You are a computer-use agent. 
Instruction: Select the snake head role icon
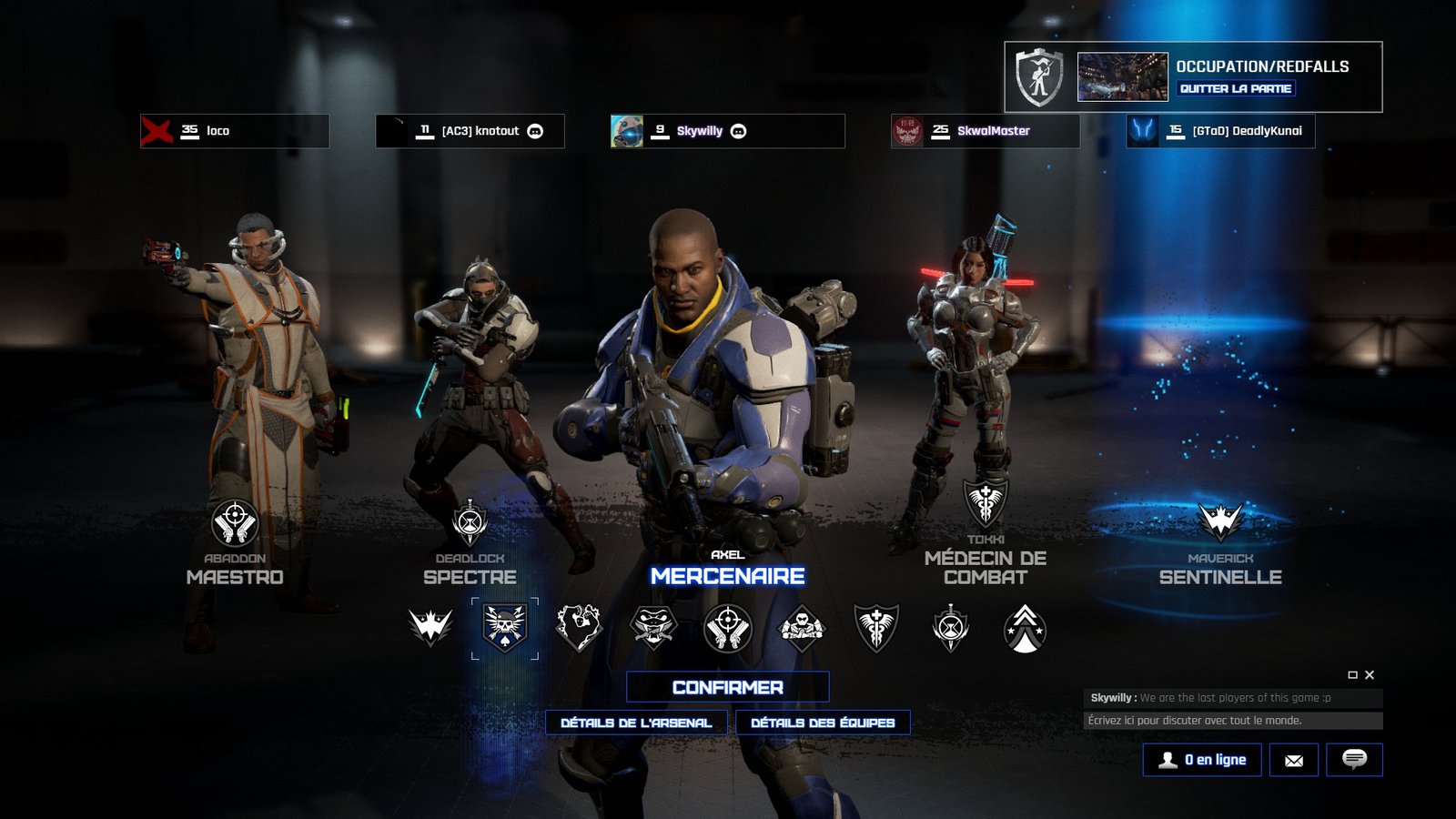[x=653, y=627]
